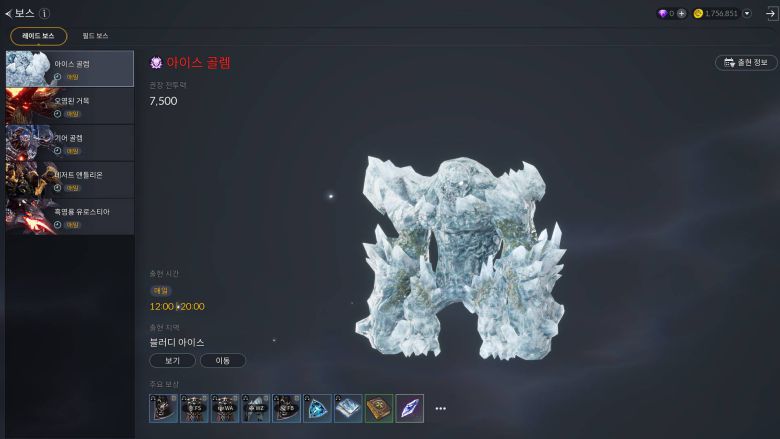Switch to the 필드 보스 tab
This screenshot has width=780, height=439.
coord(95,36)
